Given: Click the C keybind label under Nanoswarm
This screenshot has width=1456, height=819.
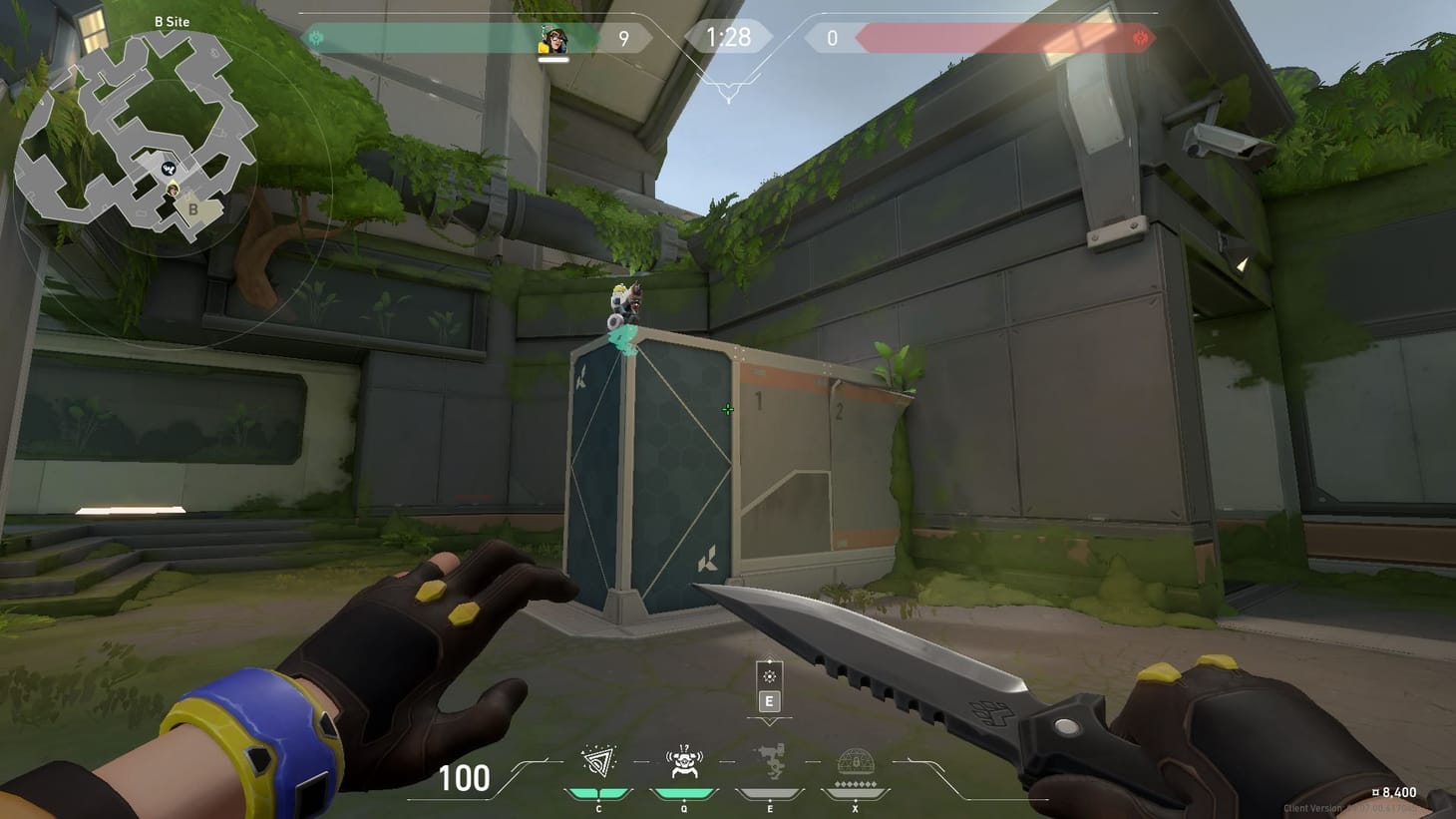Looking at the screenshot, I should (598, 808).
